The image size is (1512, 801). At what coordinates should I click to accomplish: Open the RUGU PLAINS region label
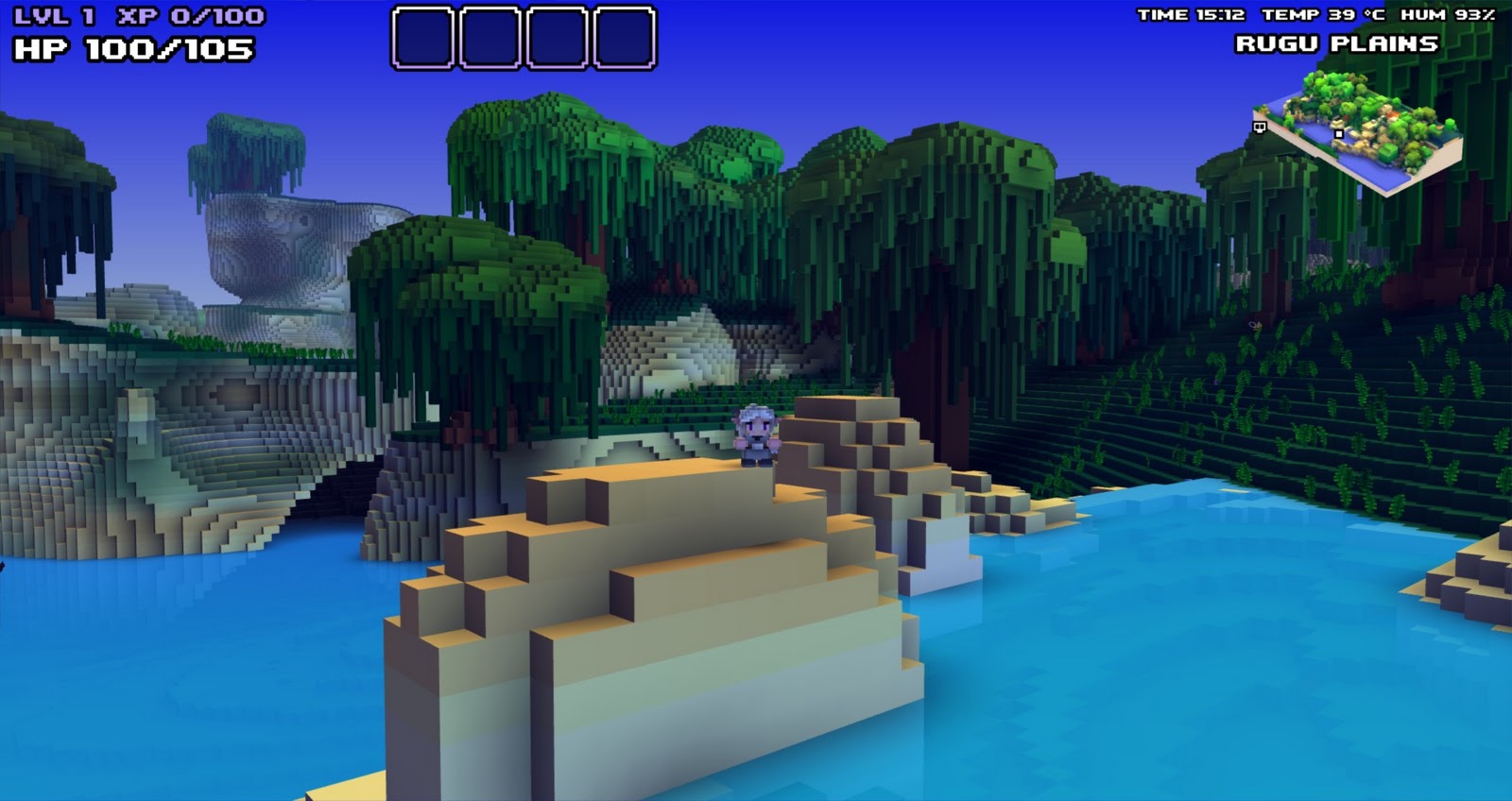(x=1338, y=43)
